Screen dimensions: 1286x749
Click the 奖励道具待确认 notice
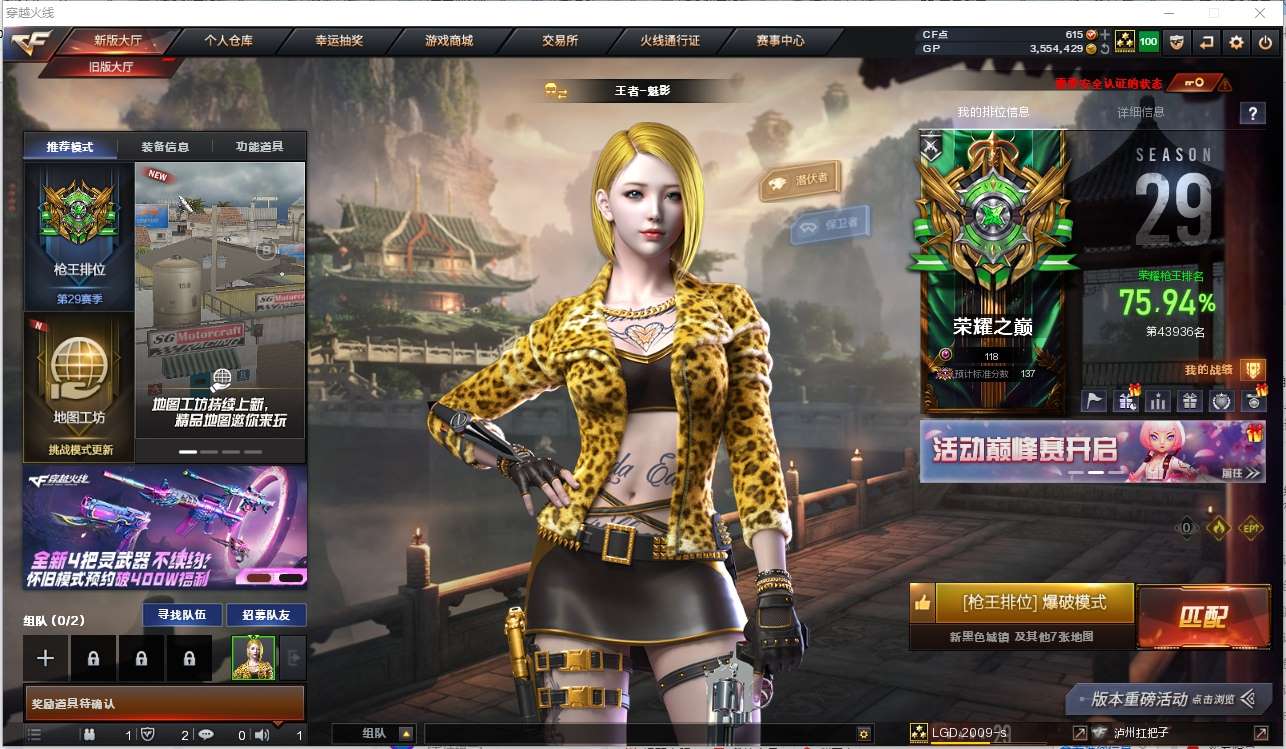point(164,704)
